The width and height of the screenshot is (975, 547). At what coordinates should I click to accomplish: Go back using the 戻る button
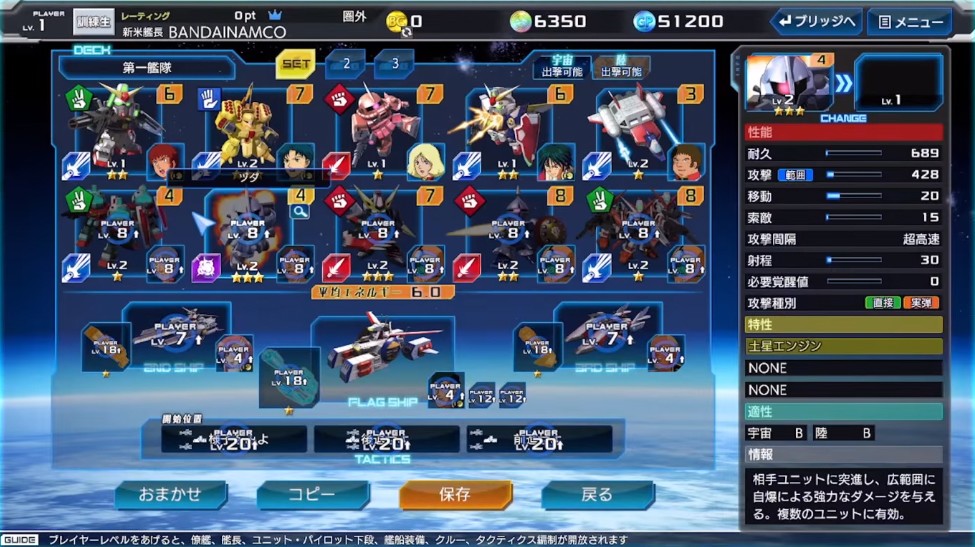tap(597, 494)
